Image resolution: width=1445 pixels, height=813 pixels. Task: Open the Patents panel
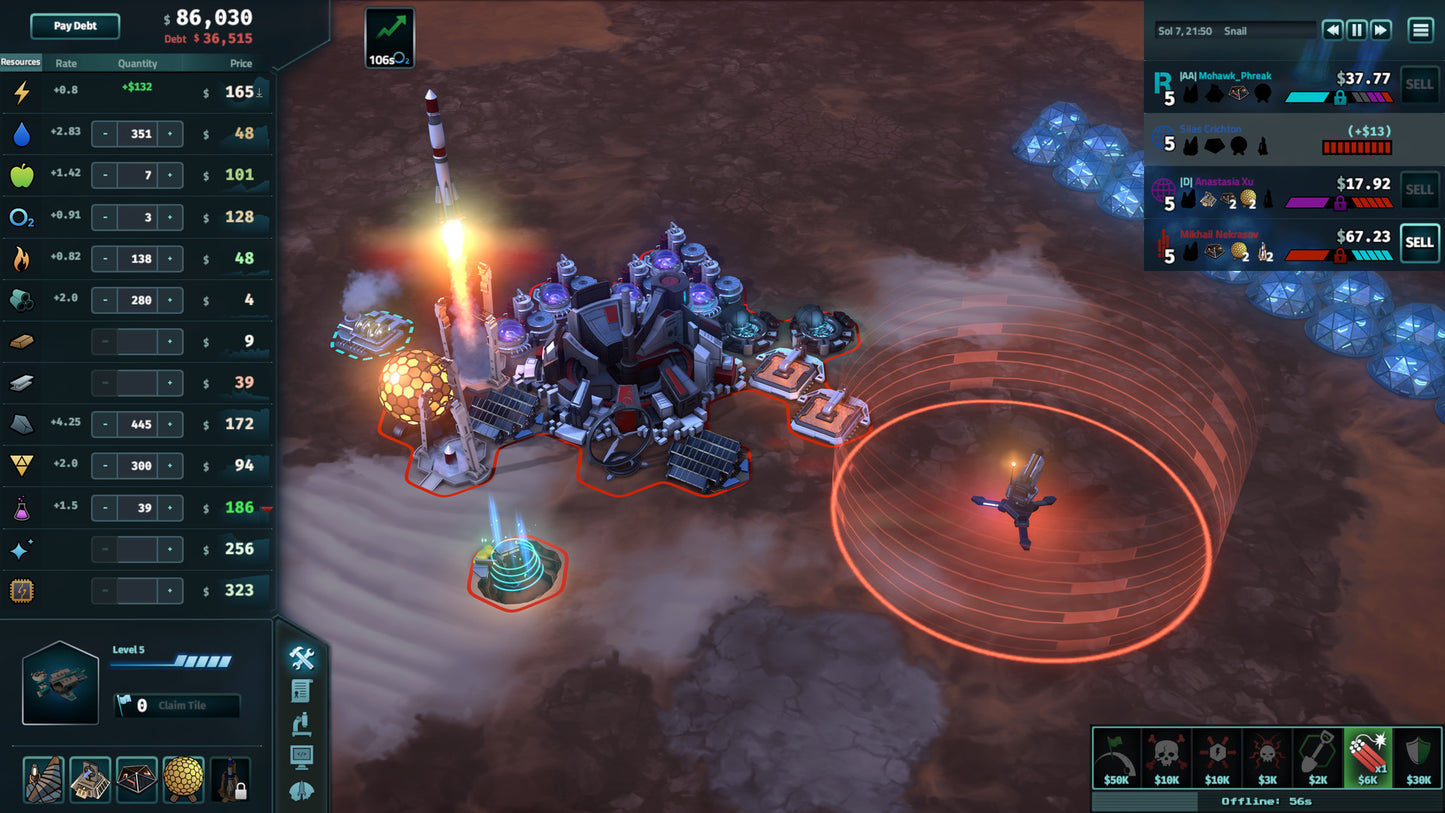point(300,690)
